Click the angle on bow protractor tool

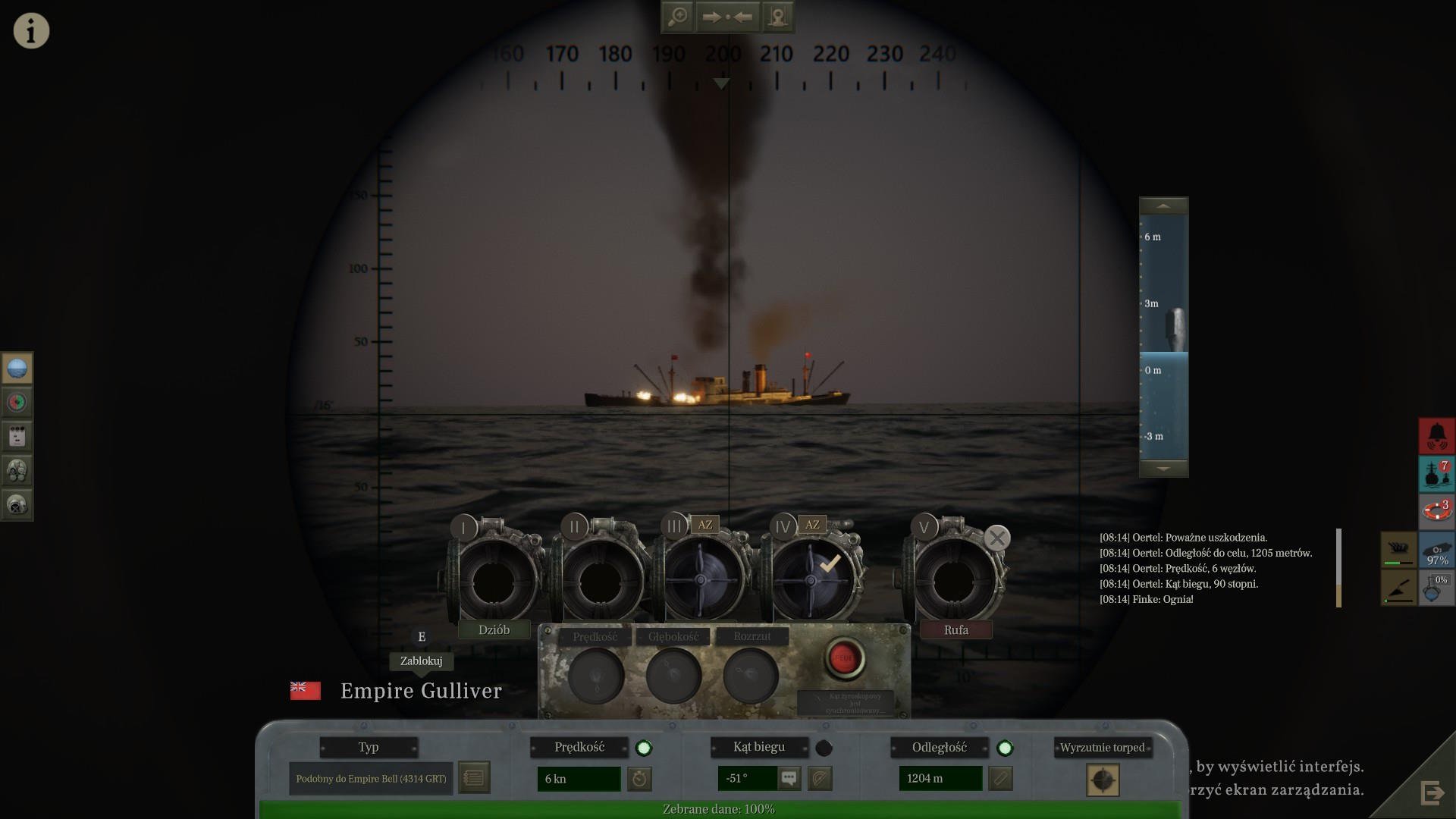(x=820, y=778)
